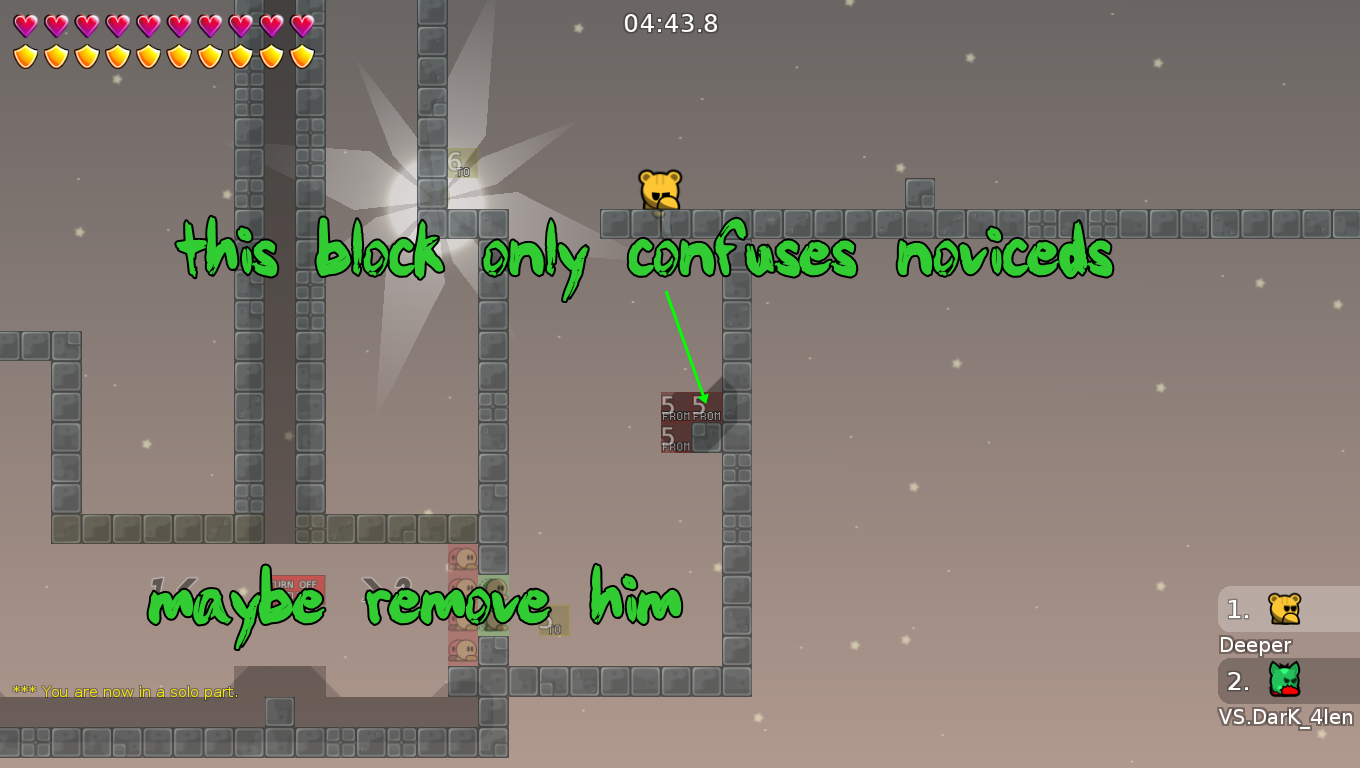This screenshot has height=768, width=1360.
Task: Click the race timer showing 04:43.8
Action: 671,24
